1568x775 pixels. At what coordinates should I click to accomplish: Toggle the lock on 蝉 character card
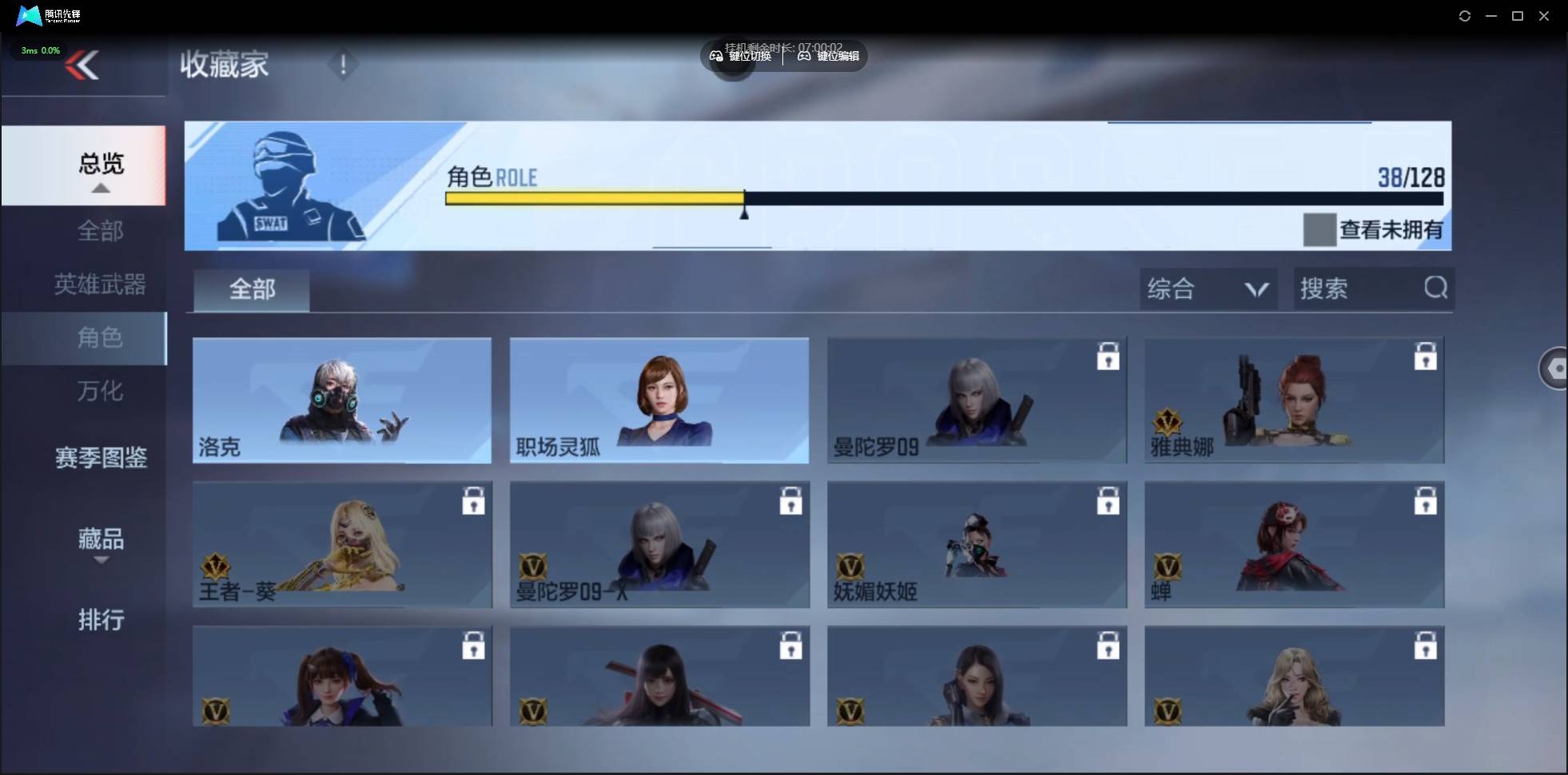pyautogui.click(x=1426, y=501)
